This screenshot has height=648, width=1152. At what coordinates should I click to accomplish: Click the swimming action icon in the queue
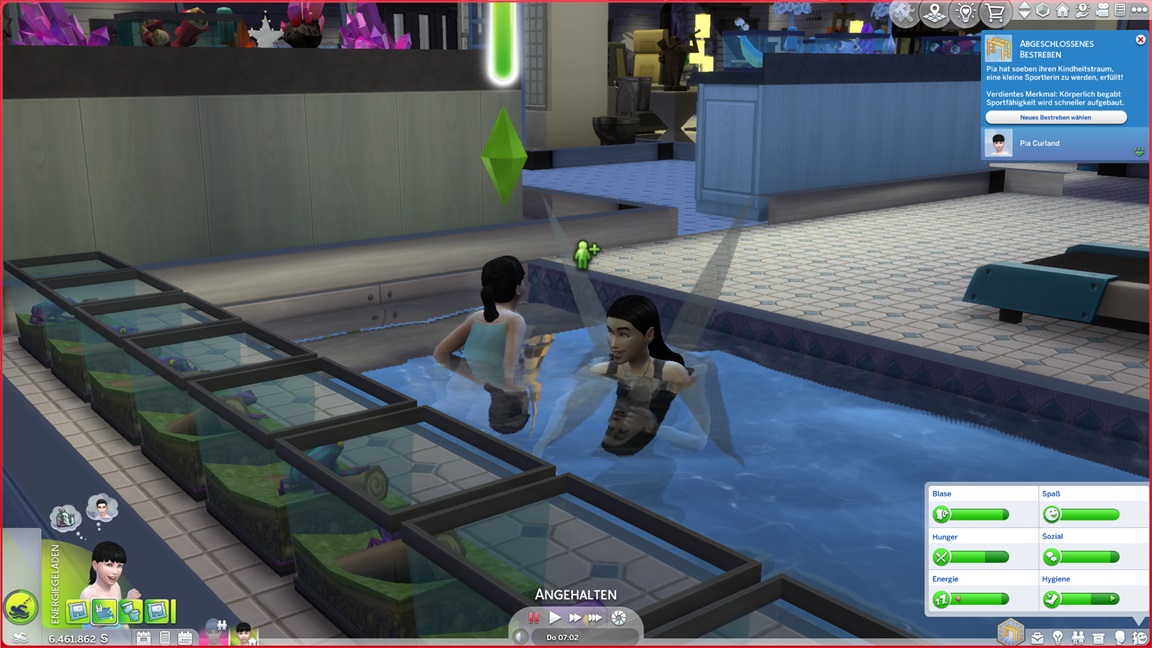pos(20,607)
